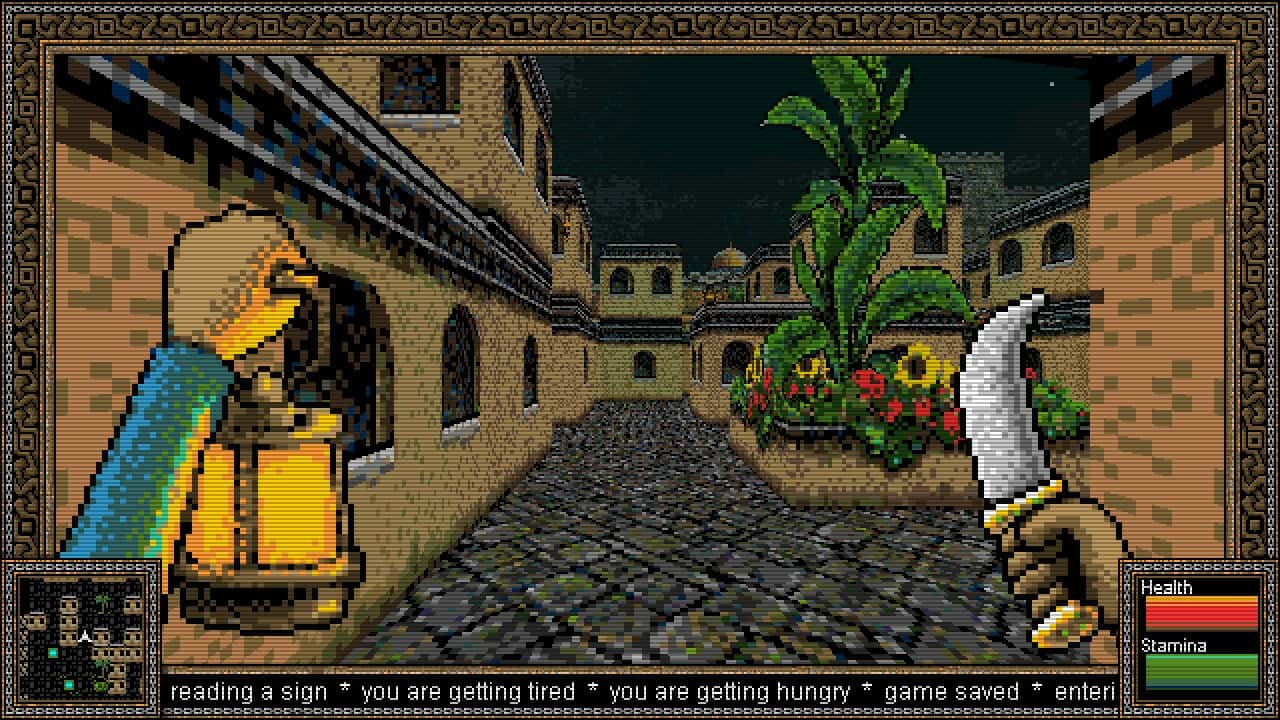The height and width of the screenshot is (720, 1280).
Task: Click a cyan marker on the minimap
Action: click(x=53, y=653)
